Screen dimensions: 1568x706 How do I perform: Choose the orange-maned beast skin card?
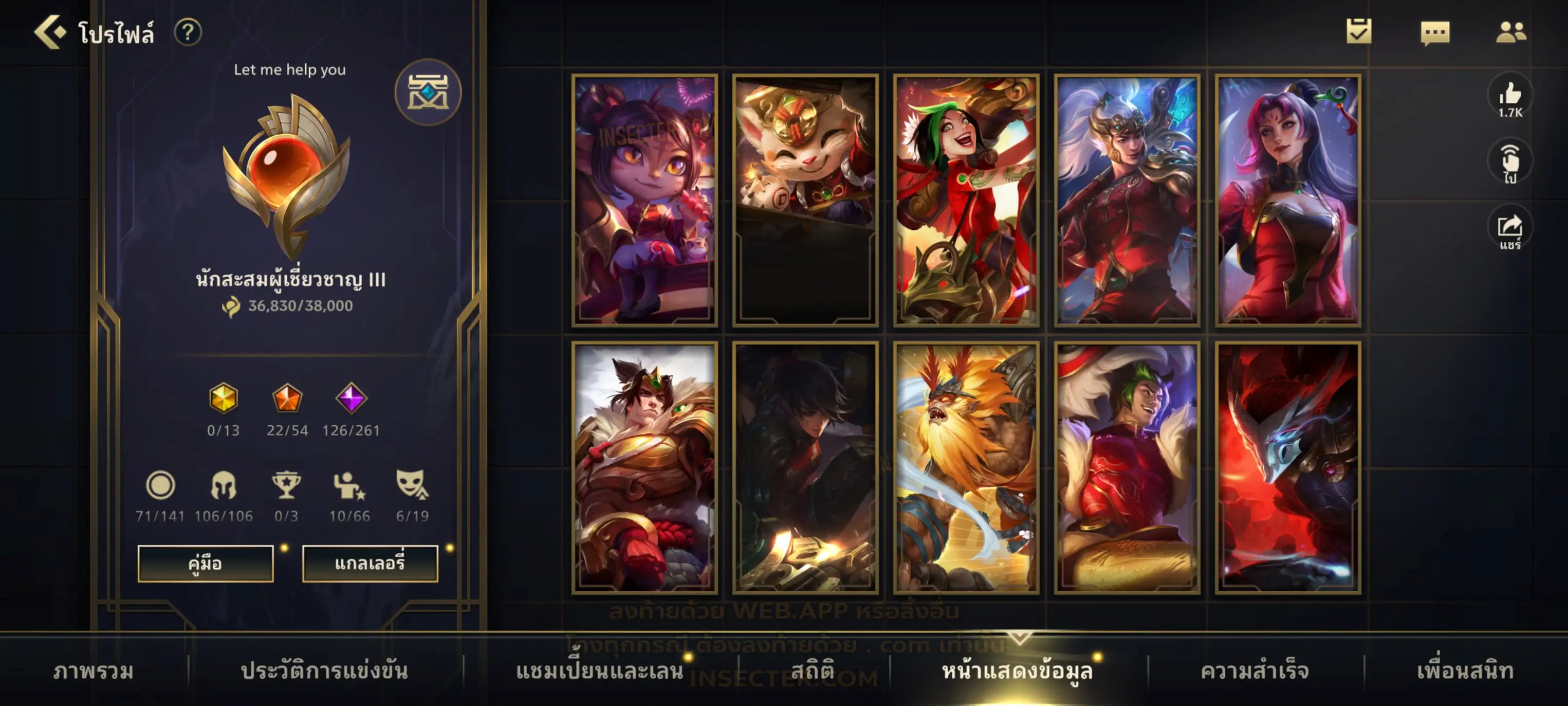pos(966,467)
